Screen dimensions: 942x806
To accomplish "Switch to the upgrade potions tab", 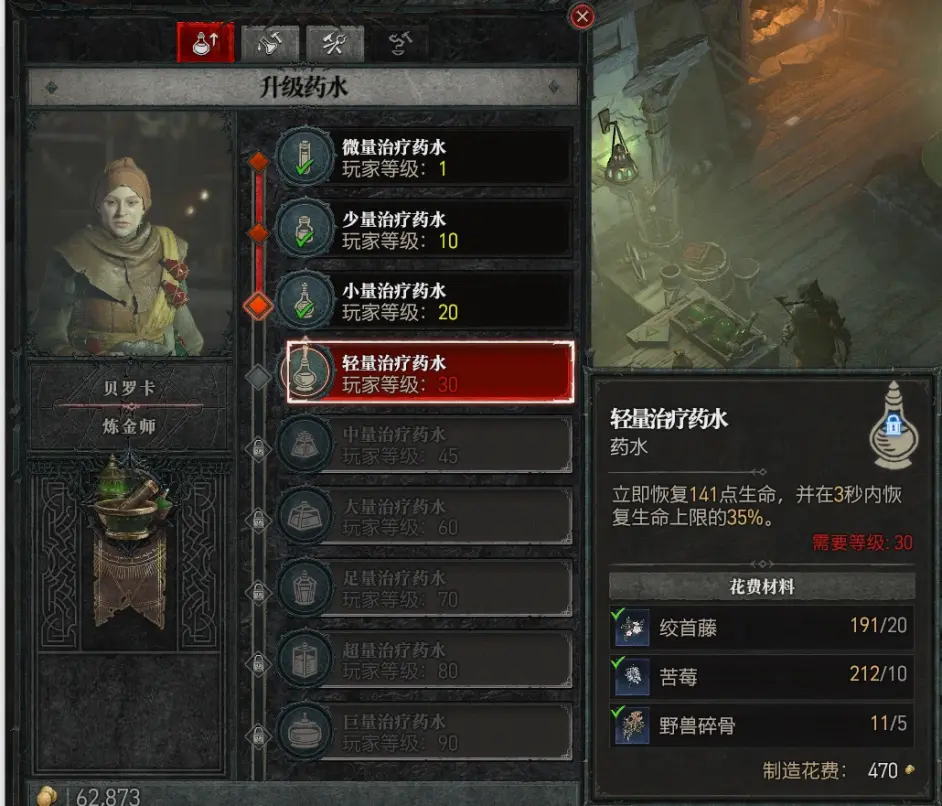I will click(205, 42).
